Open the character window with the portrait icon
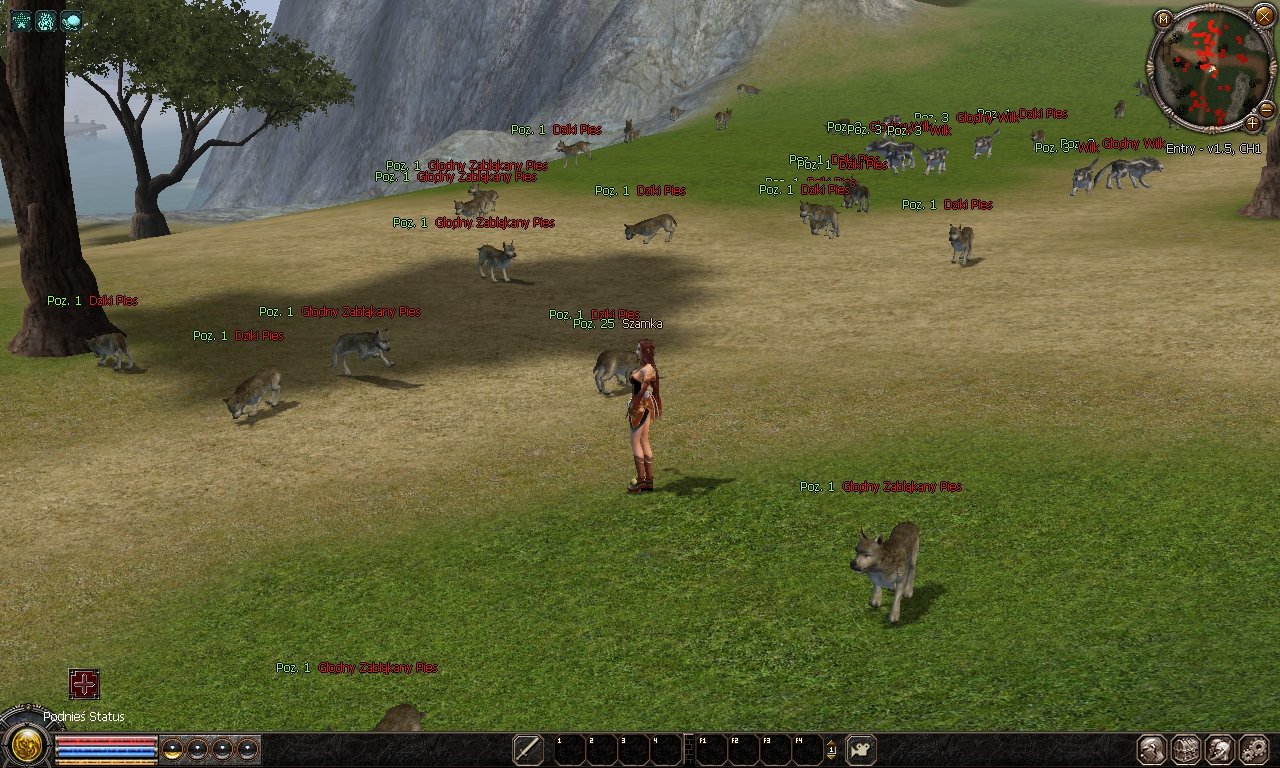1280x768 pixels. 1153,749
